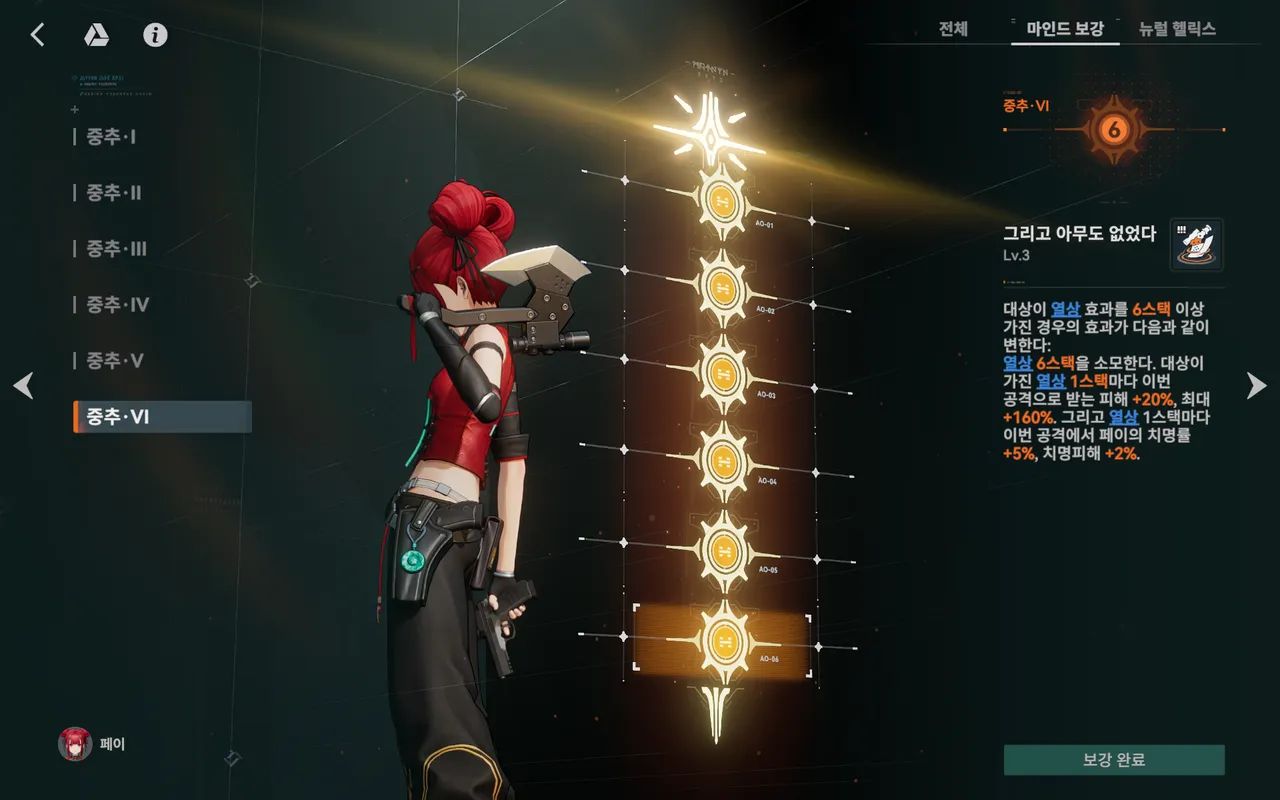The height and width of the screenshot is (800, 1280).
Task: View the 그리고 아무도 없었다 skill icon
Action: tap(1196, 245)
